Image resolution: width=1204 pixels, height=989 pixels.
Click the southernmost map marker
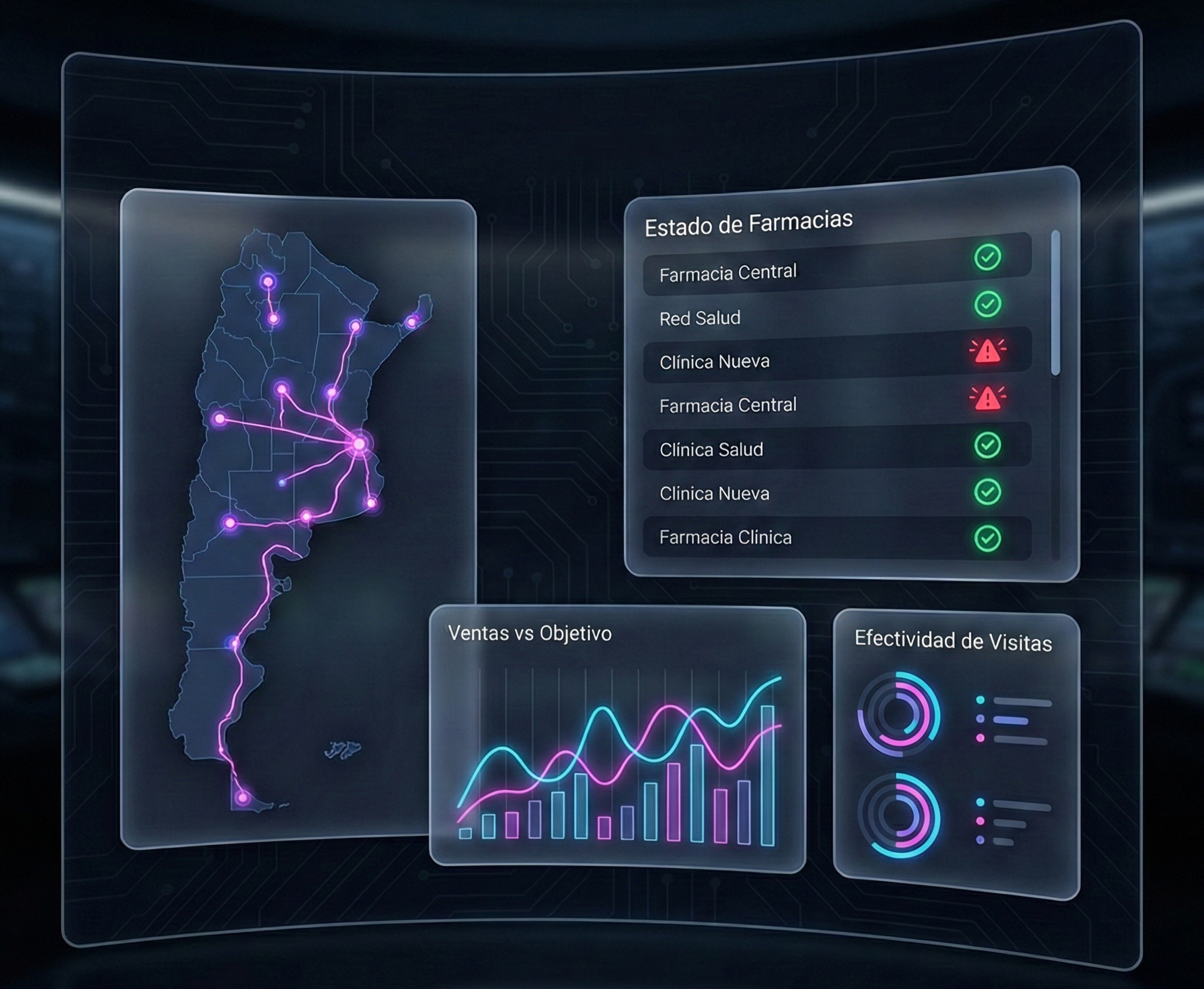point(242,798)
